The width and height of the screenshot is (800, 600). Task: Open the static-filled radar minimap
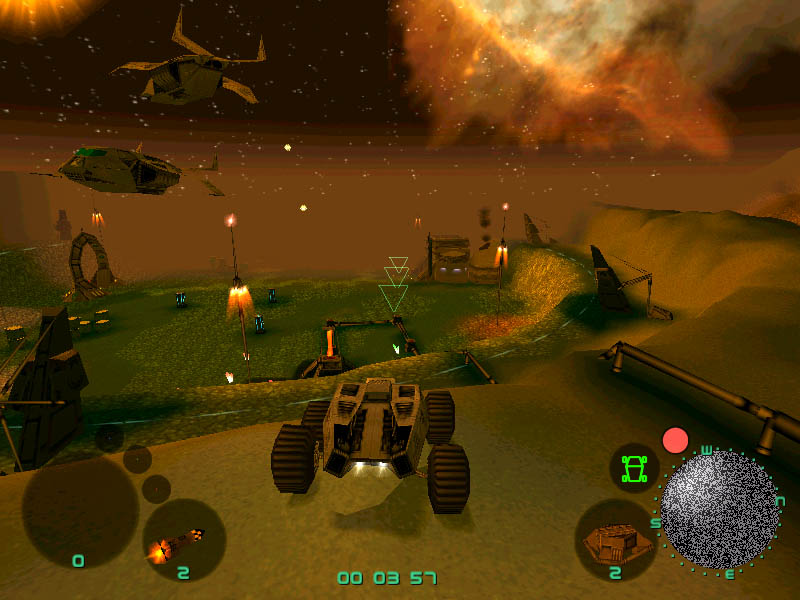[x=719, y=509]
